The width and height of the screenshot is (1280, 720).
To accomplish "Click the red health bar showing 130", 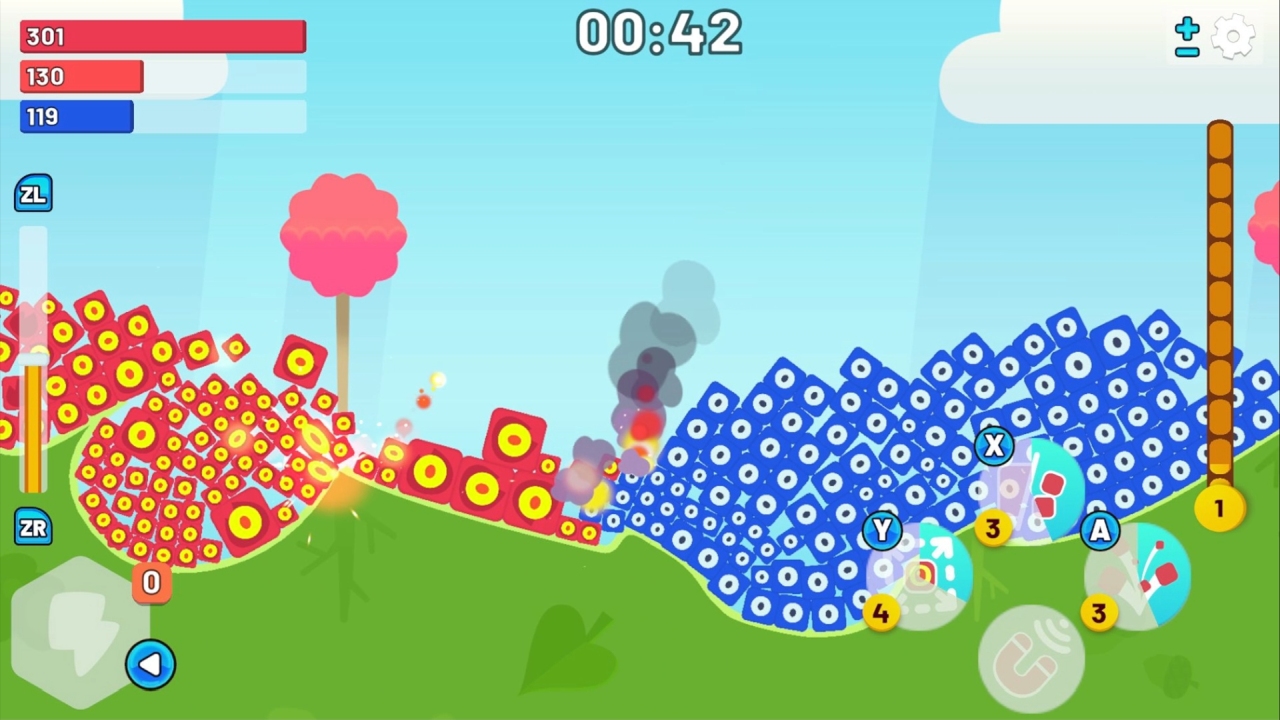I will point(81,77).
